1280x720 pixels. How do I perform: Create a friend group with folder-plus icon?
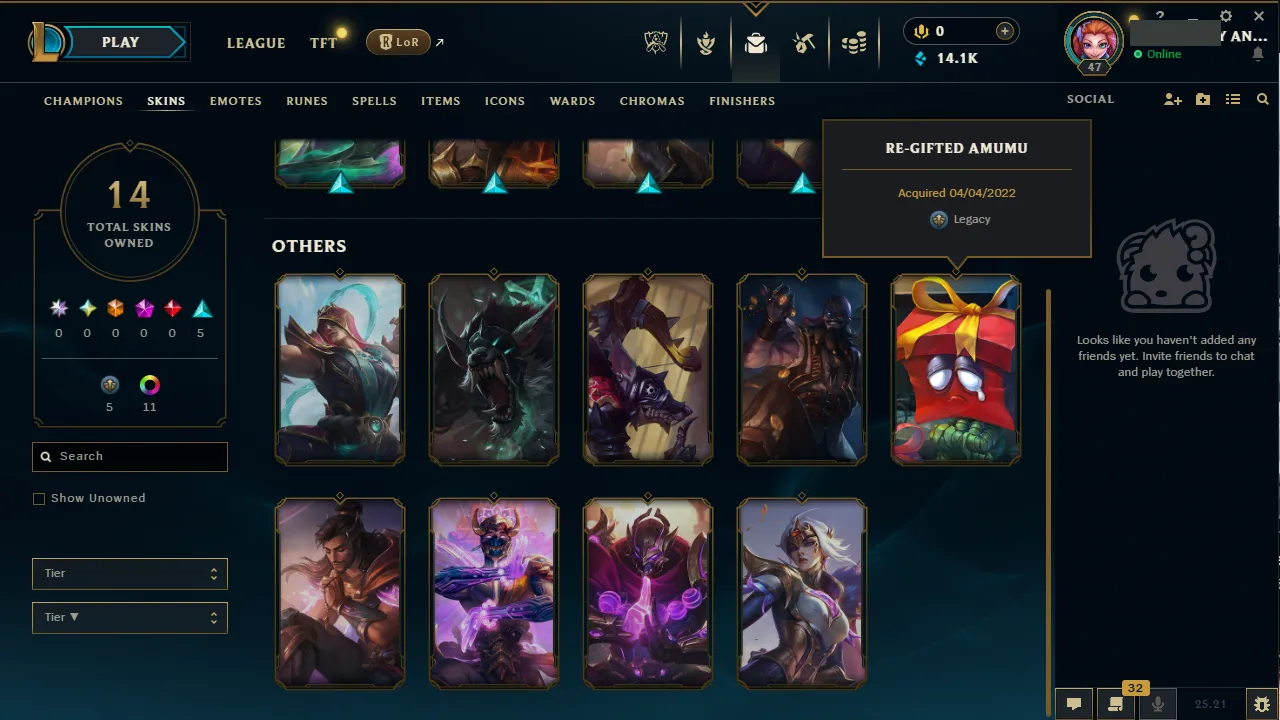coord(1202,99)
